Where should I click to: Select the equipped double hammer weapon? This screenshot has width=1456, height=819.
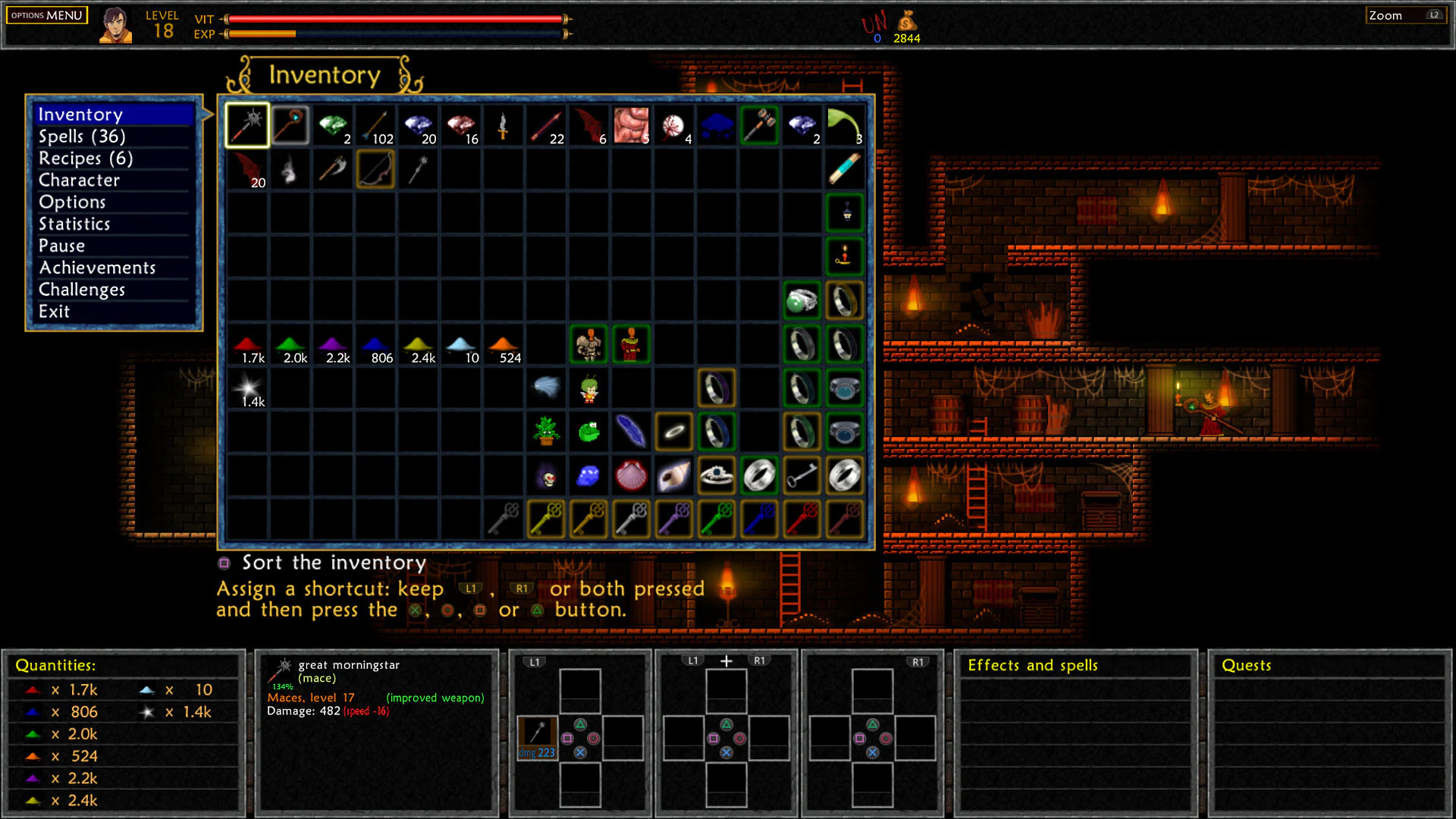click(x=759, y=125)
